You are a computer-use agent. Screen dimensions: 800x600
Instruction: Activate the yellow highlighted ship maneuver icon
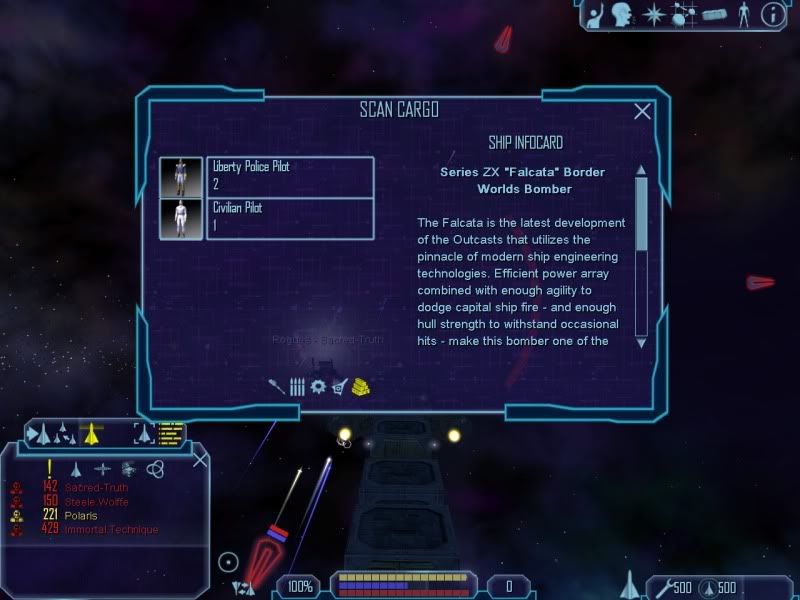coord(92,433)
